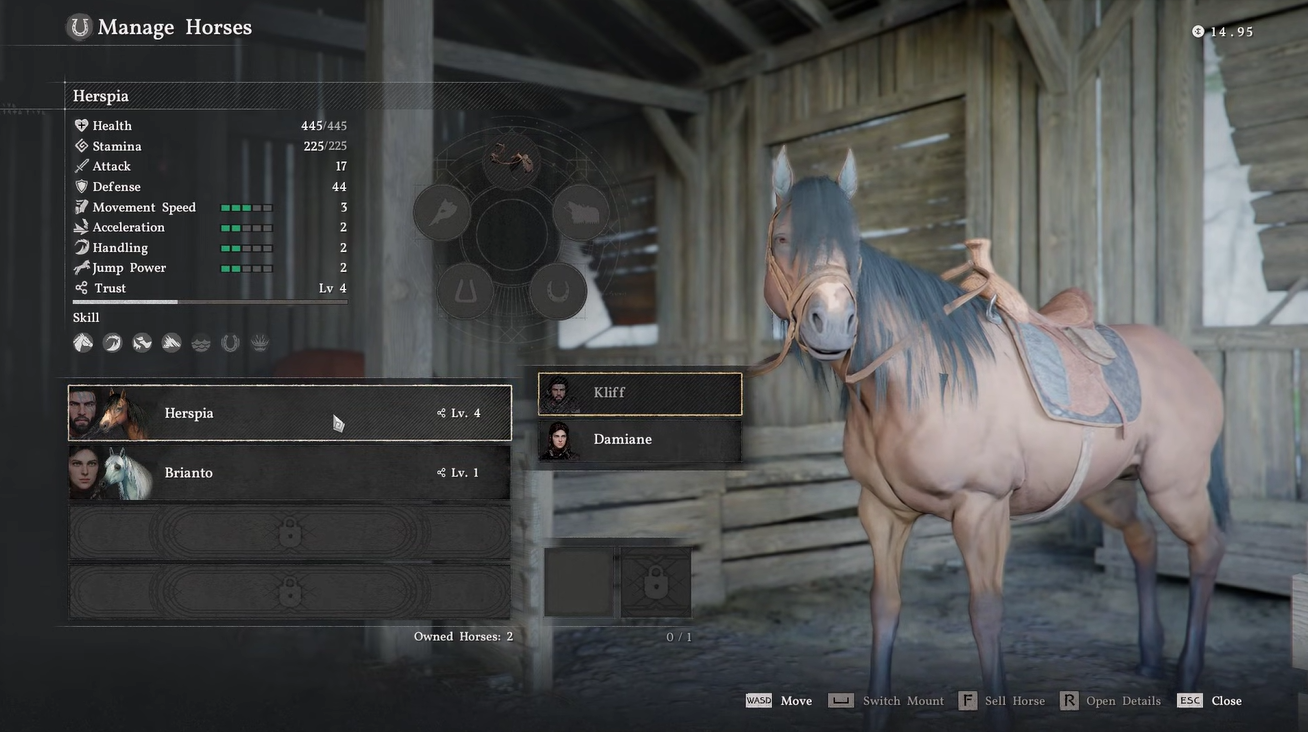Click the horse head skill icon
Viewport: 1308px width, 732px height.
point(83,343)
